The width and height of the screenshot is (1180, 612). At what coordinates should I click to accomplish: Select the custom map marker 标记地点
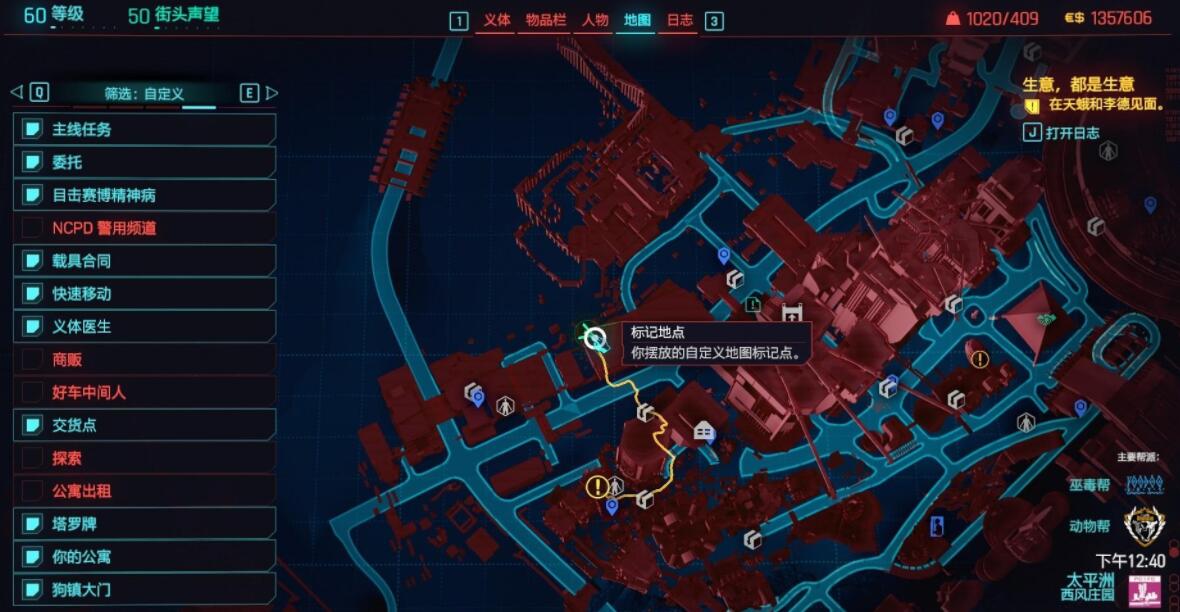595,338
